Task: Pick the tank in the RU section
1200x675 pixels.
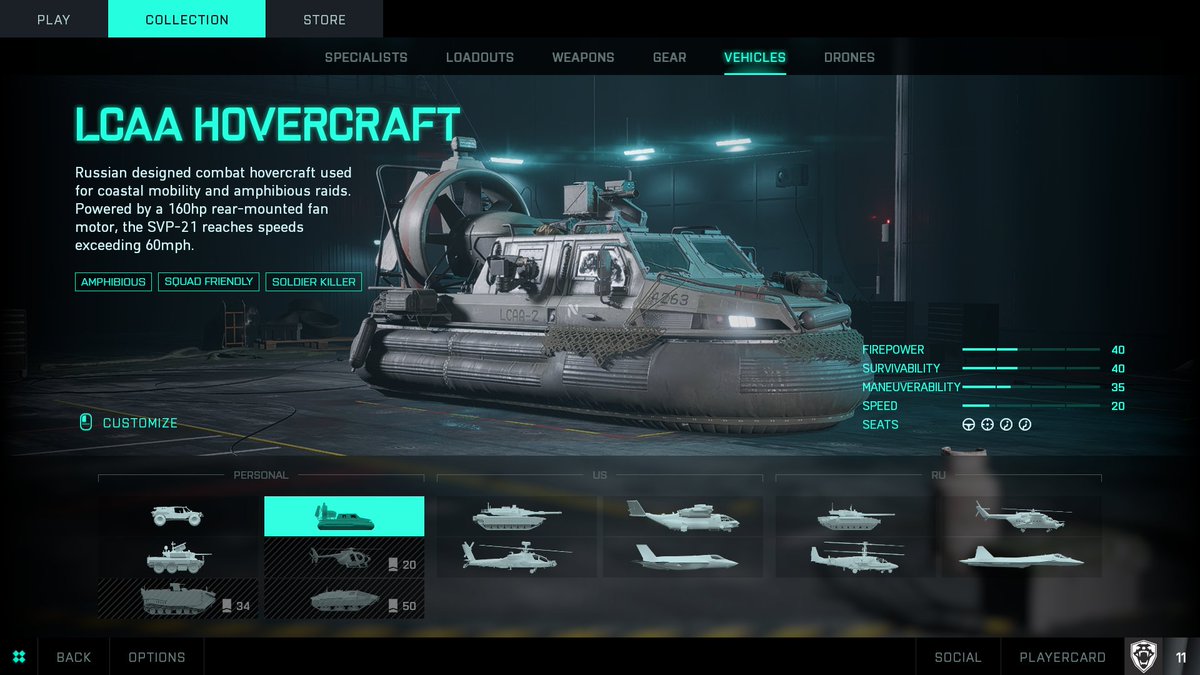Action: tap(856, 516)
